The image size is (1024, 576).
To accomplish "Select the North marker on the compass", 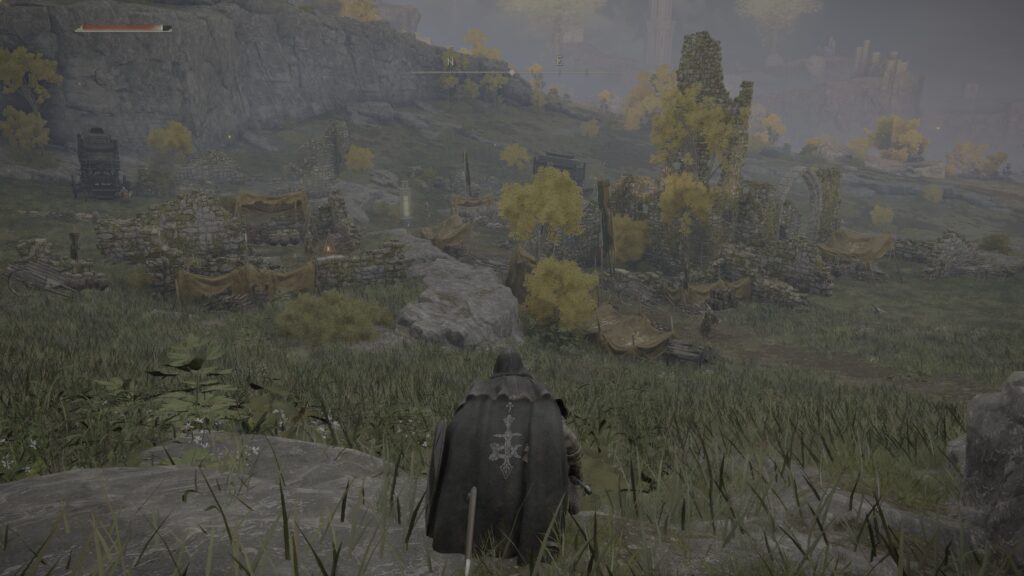I will click(450, 62).
